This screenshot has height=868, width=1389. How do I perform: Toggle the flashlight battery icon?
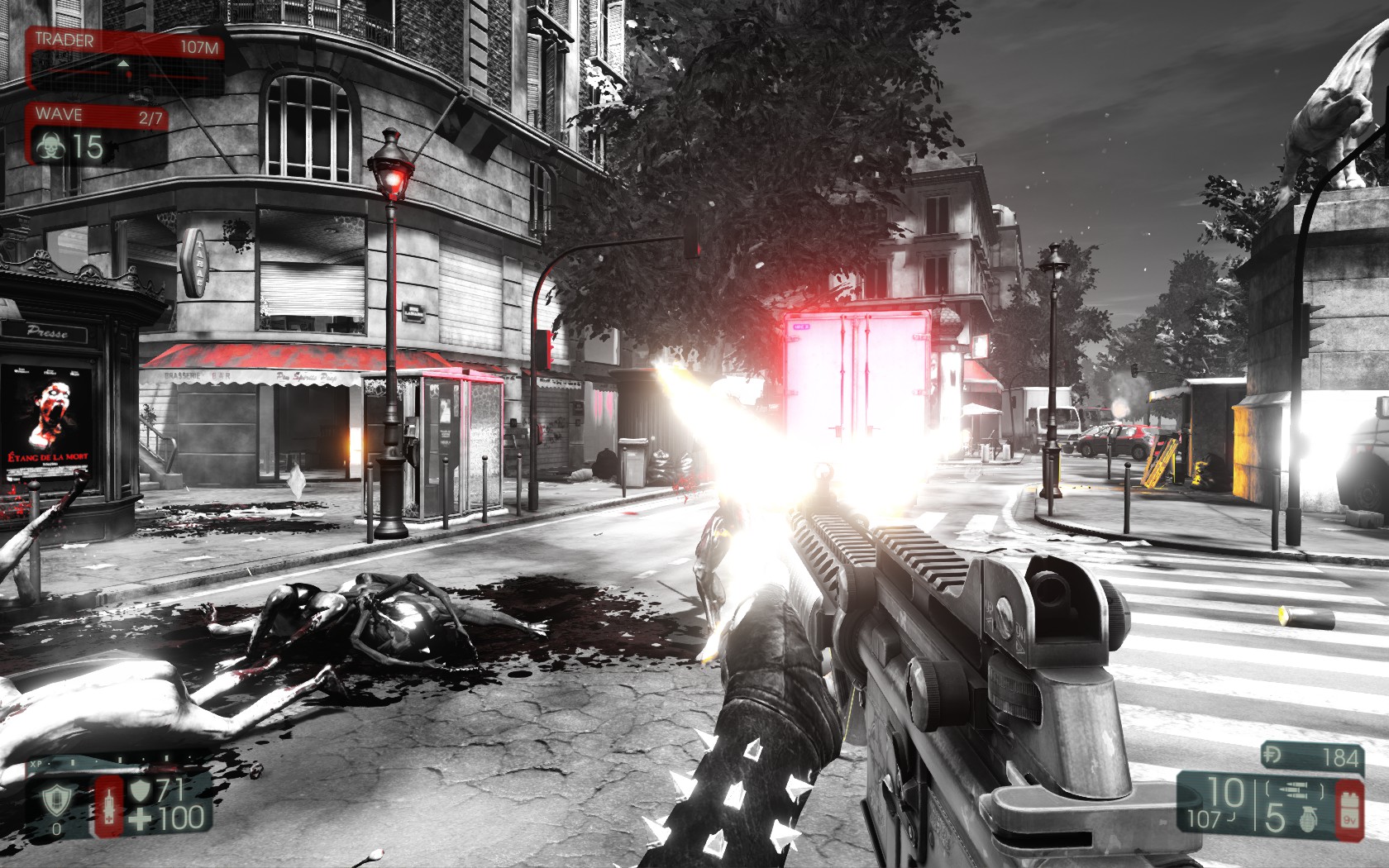pyautogui.click(x=1349, y=810)
